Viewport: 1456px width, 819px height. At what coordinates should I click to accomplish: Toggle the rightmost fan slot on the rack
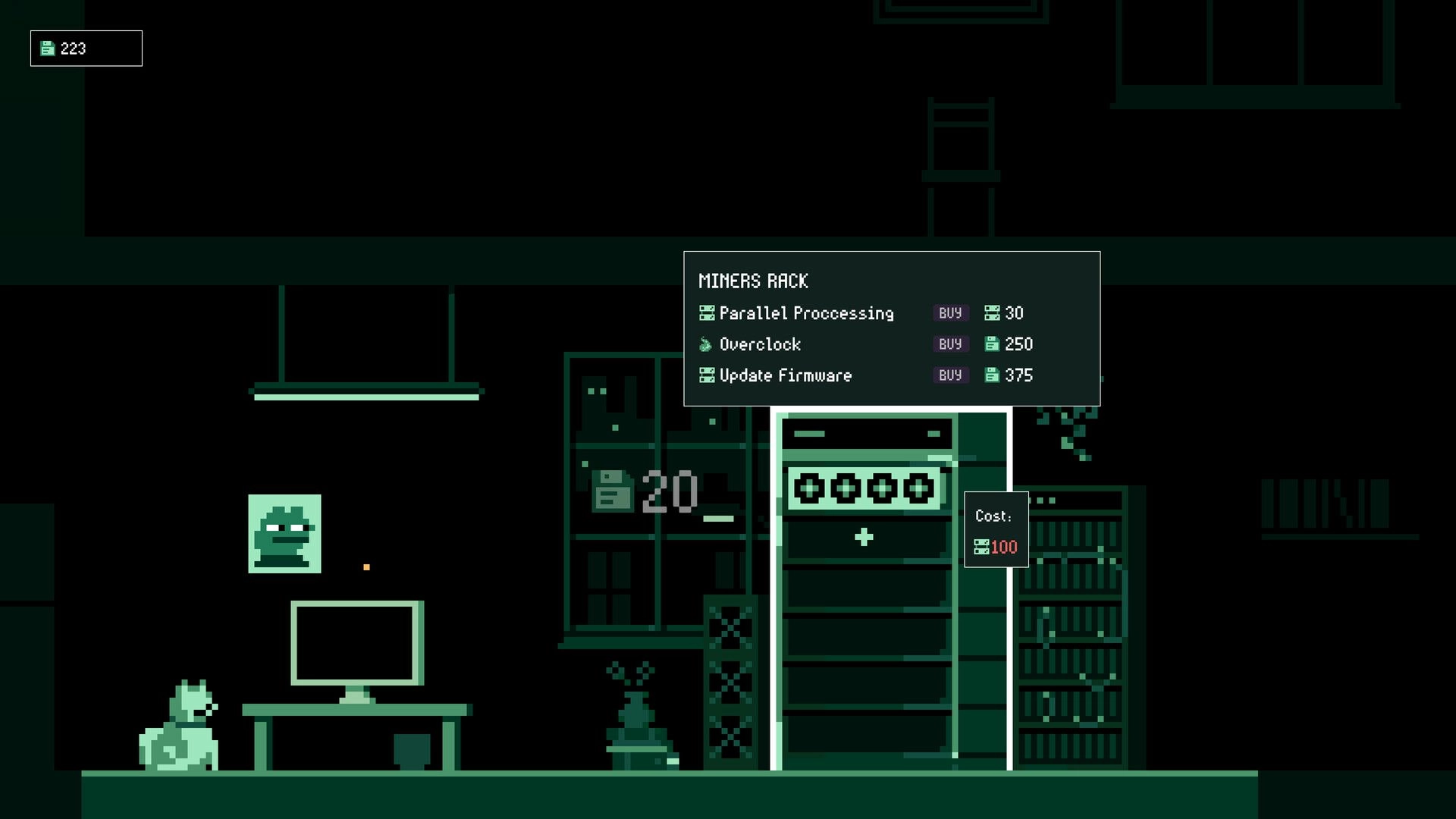pyautogui.click(x=917, y=489)
